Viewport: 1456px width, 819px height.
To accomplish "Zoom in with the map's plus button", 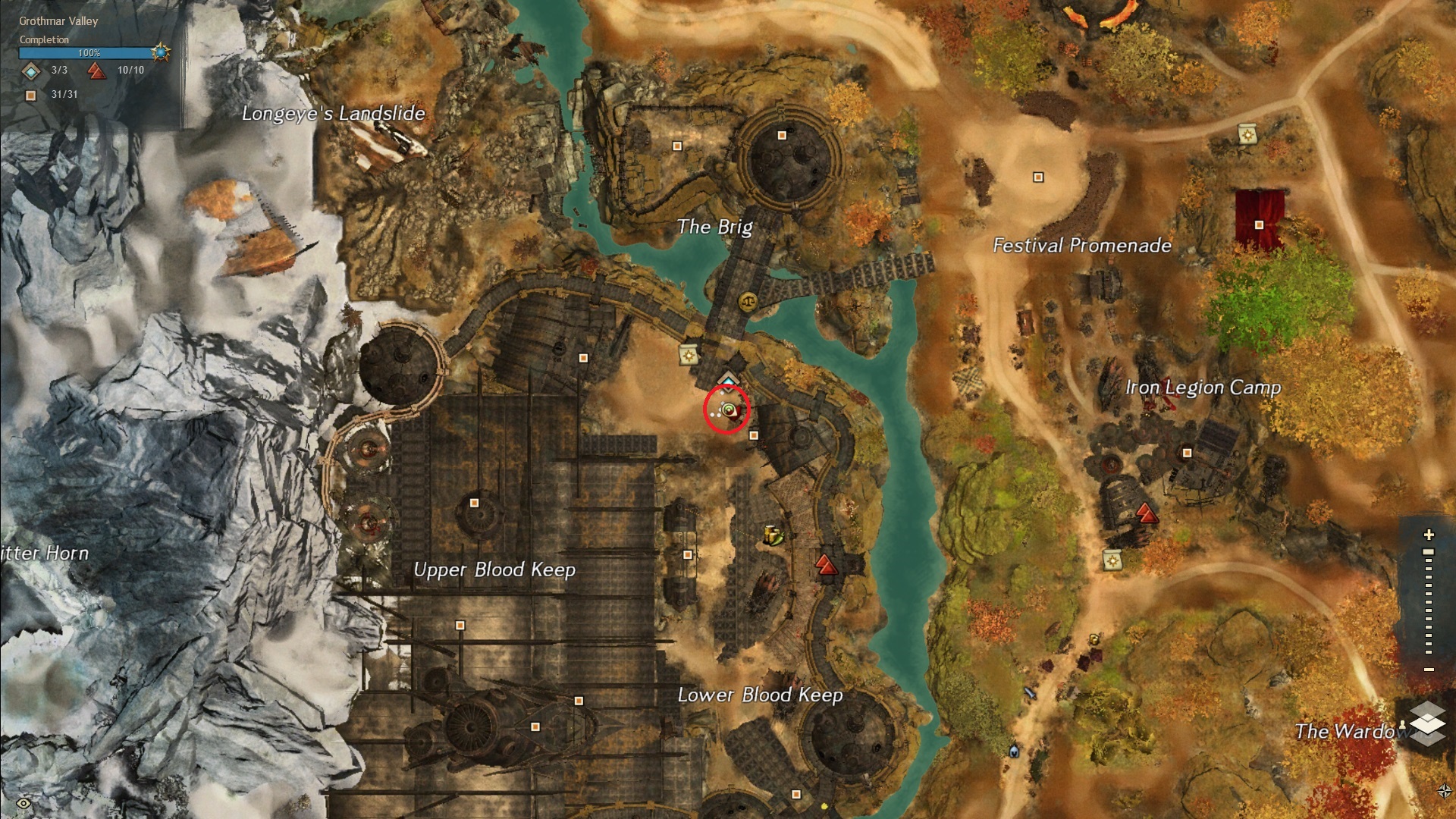I will [1429, 535].
